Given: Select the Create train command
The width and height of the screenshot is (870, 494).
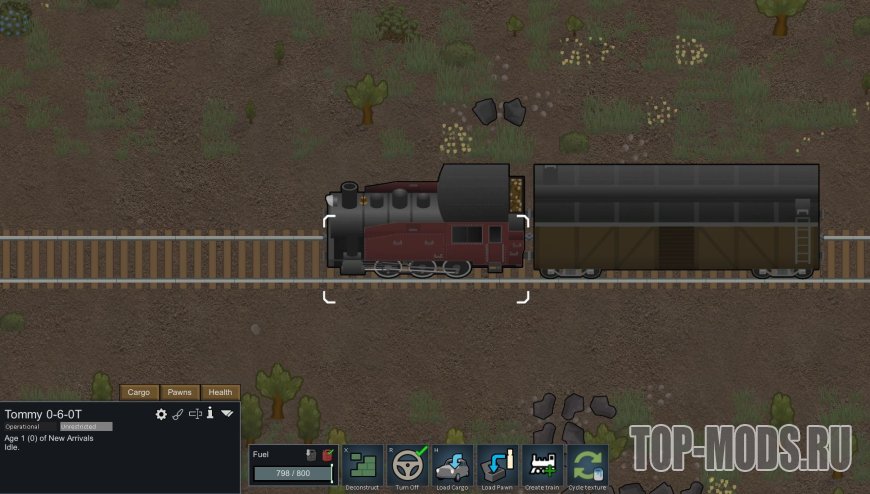Looking at the screenshot, I should pyautogui.click(x=543, y=465).
